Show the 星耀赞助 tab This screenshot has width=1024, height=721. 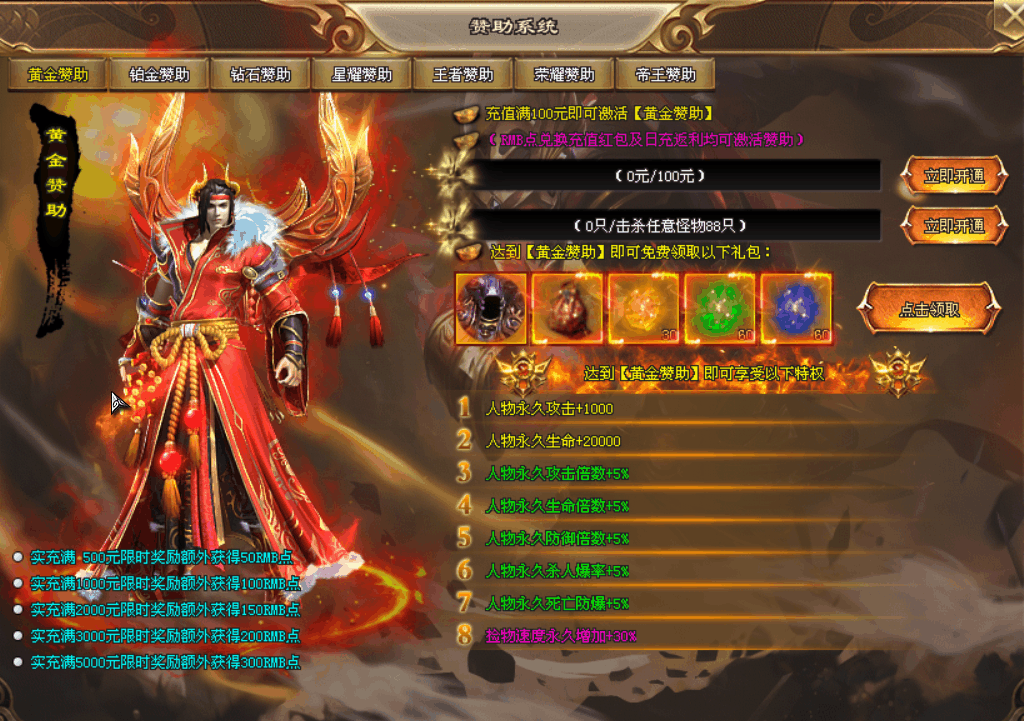click(362, 75)
